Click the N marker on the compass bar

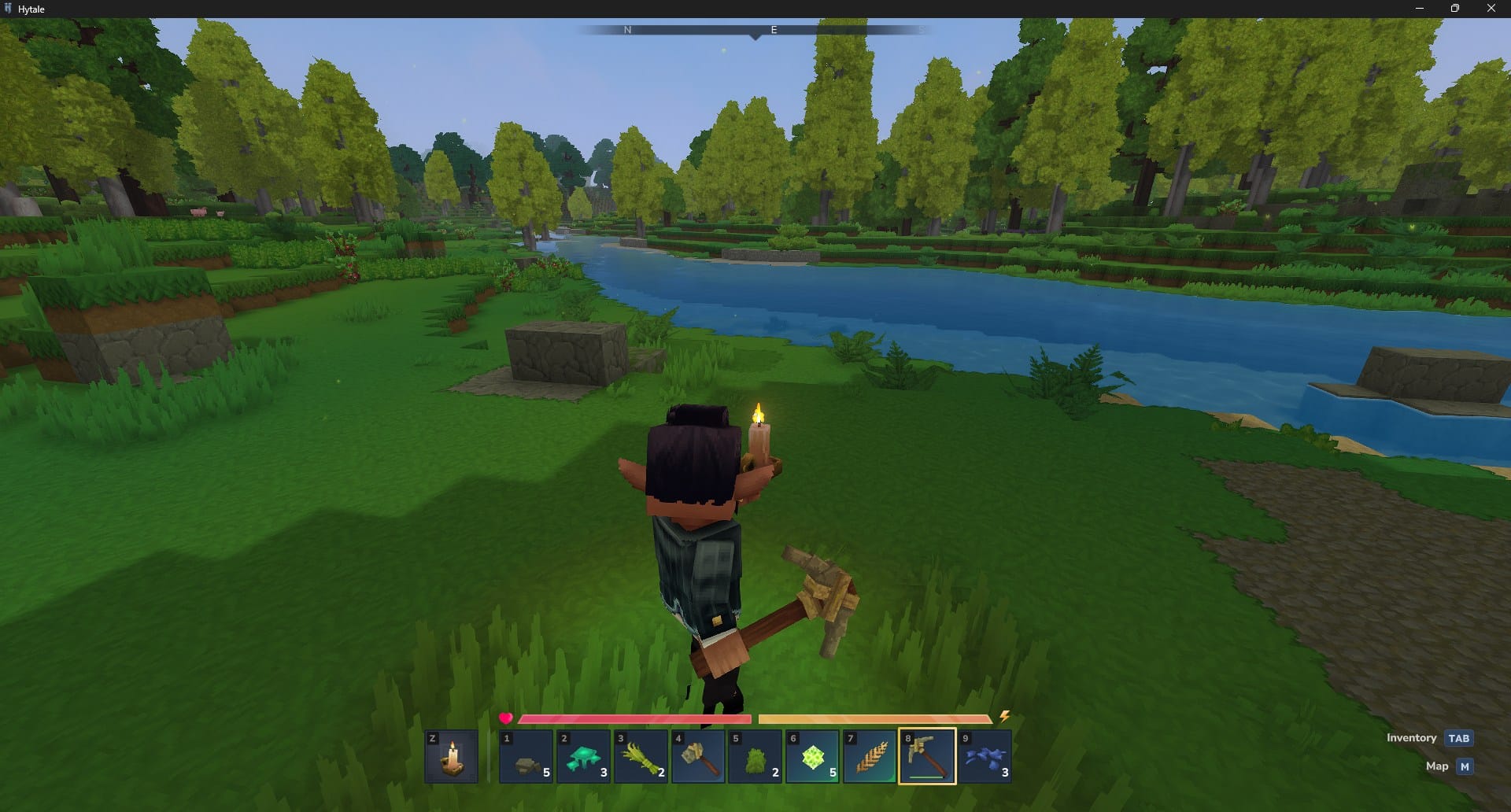626,30
